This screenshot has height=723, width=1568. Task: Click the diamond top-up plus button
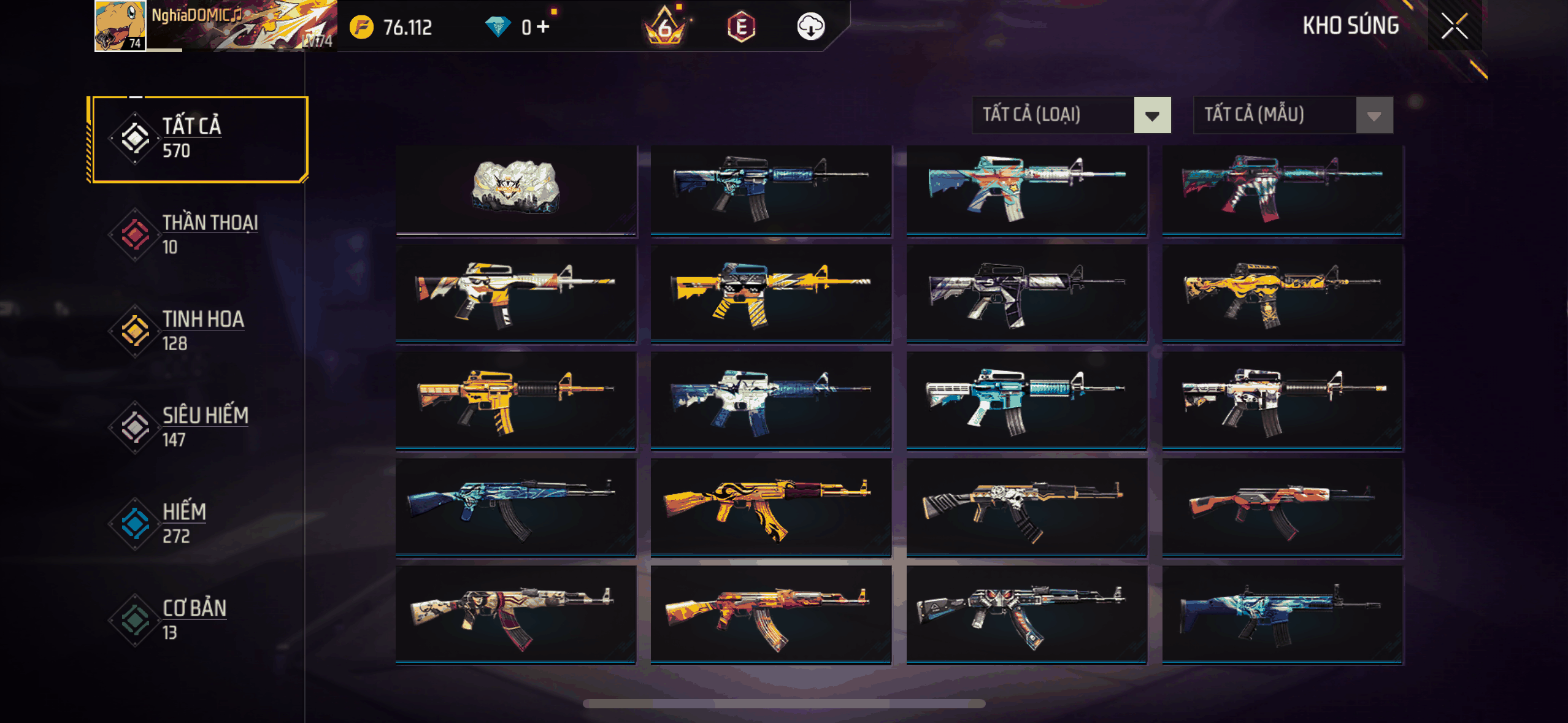pos(544,26)
